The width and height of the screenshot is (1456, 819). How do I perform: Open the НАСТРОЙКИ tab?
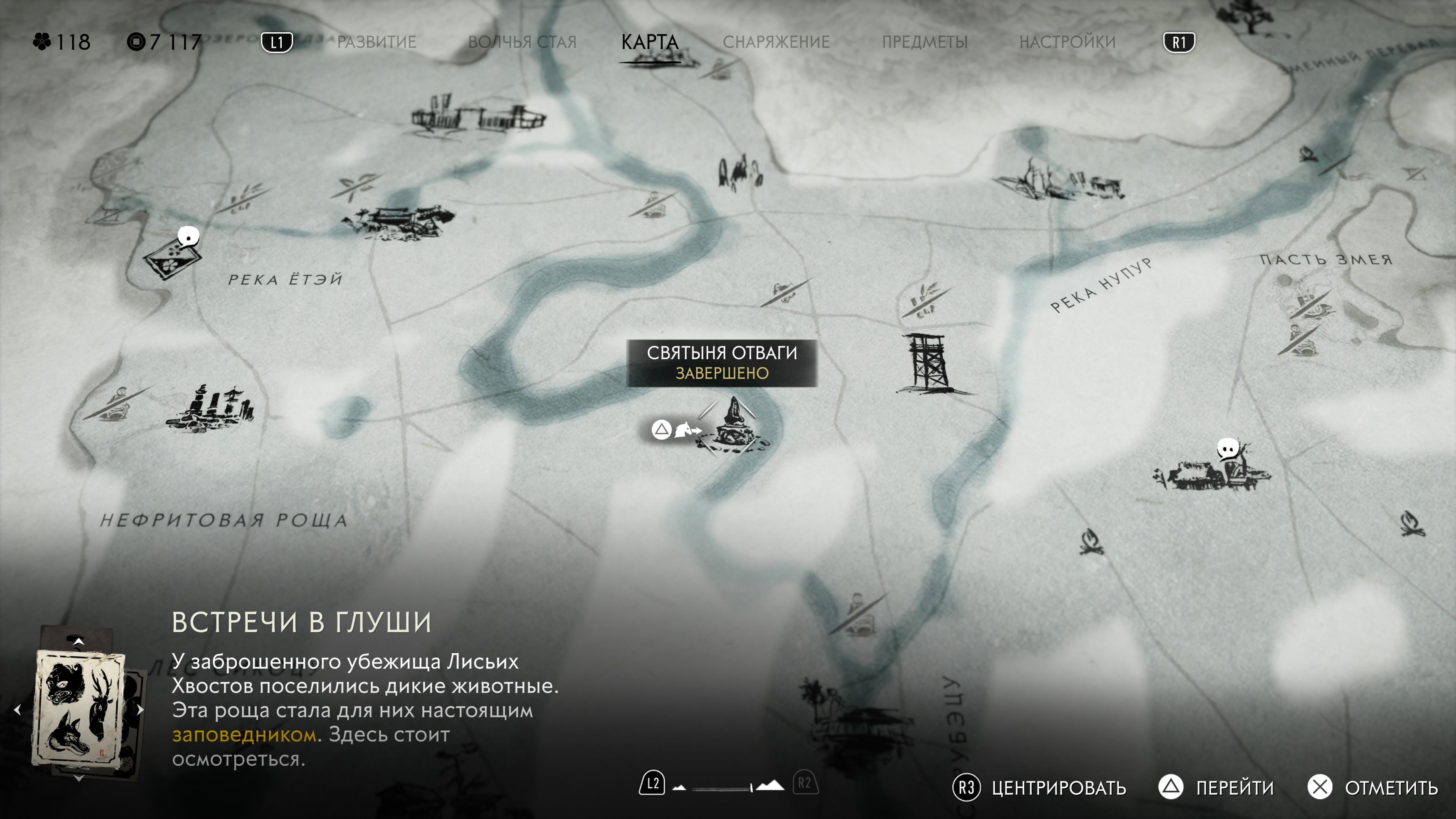point(1068,41)
